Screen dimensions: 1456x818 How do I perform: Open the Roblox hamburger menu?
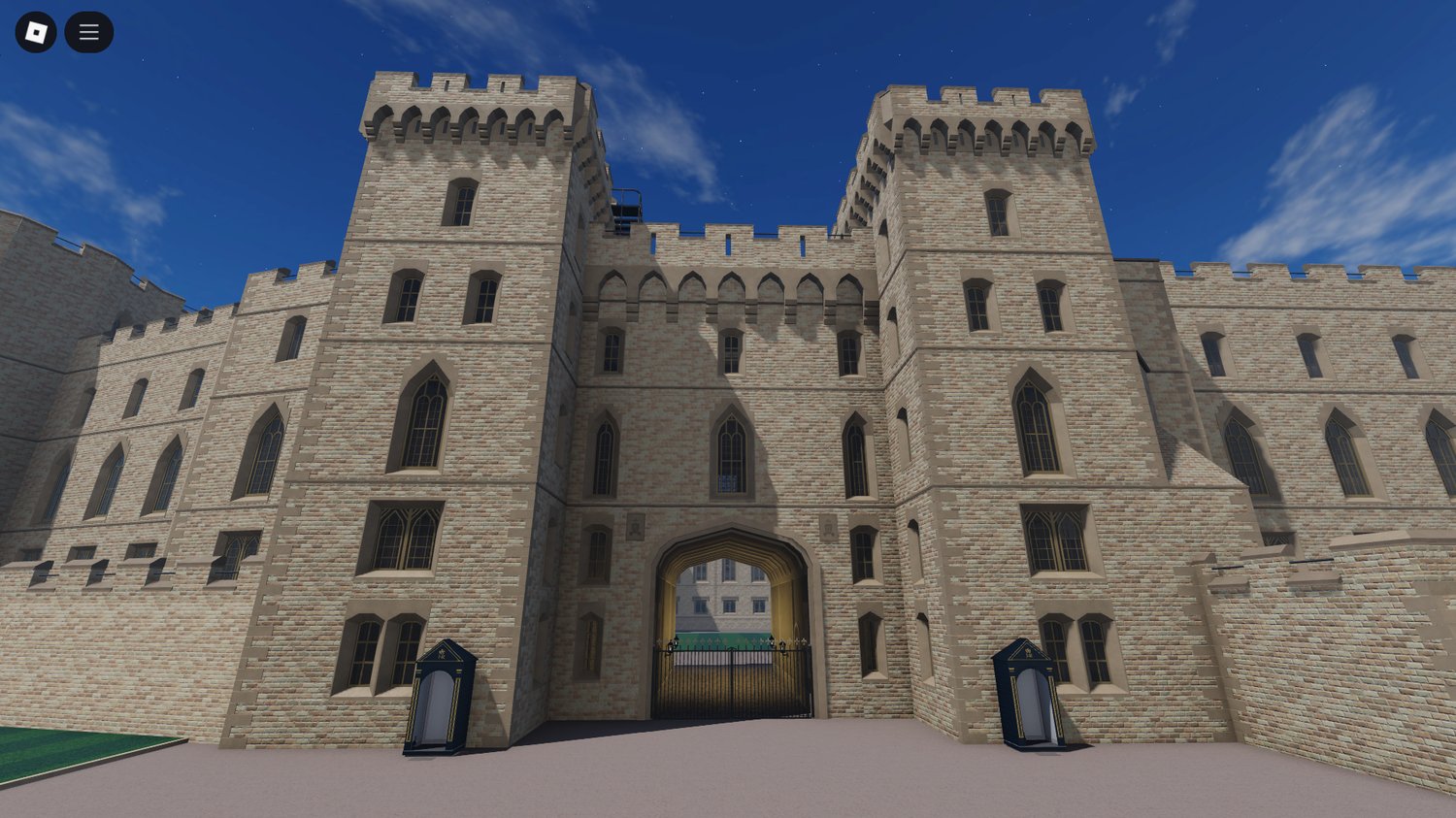(88, 31)
